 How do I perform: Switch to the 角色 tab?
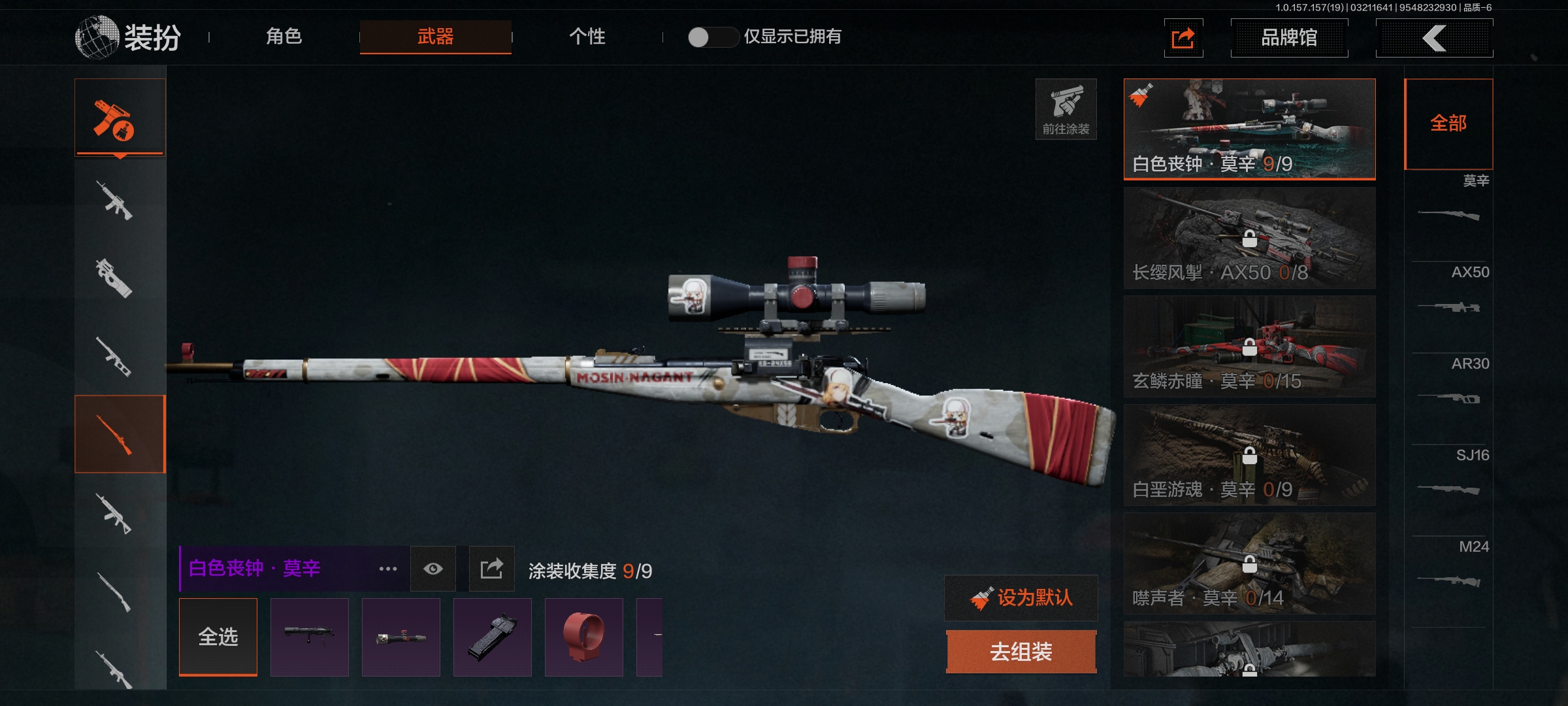pos(284,37)
